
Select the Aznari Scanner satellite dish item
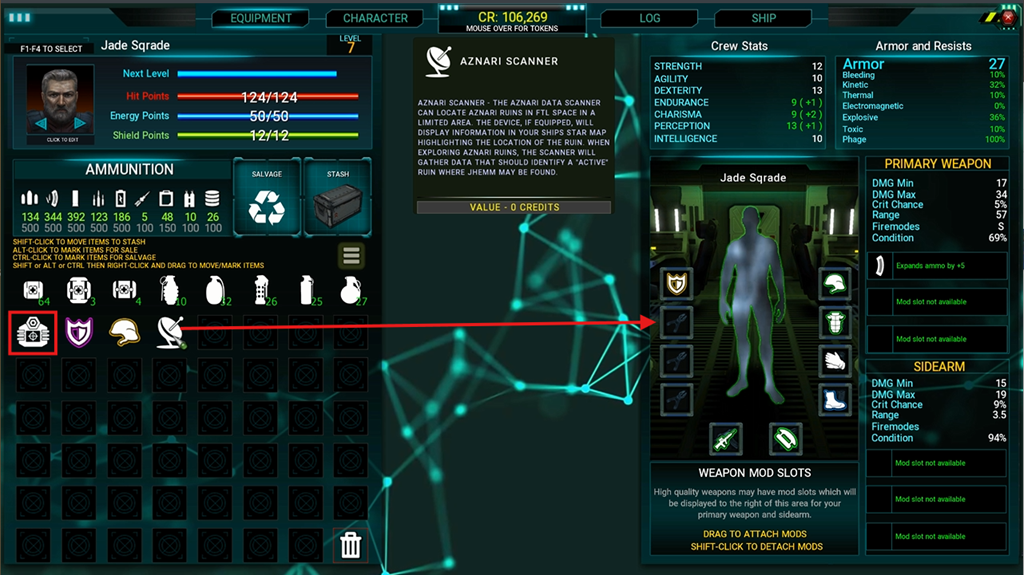169,333
